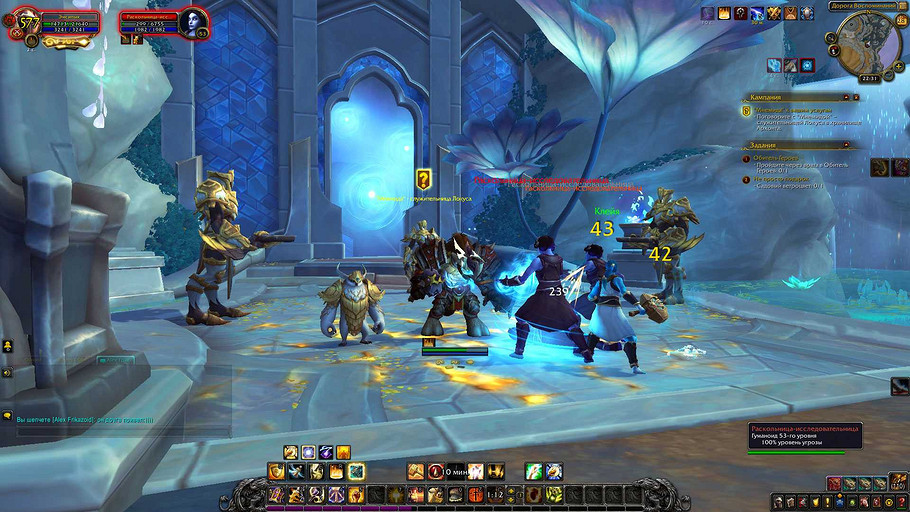Viewport: 910px width, 512px height.
Task: Open the chat bubble button beside chat
Action: pyautogui.click(x=7, y=415)
